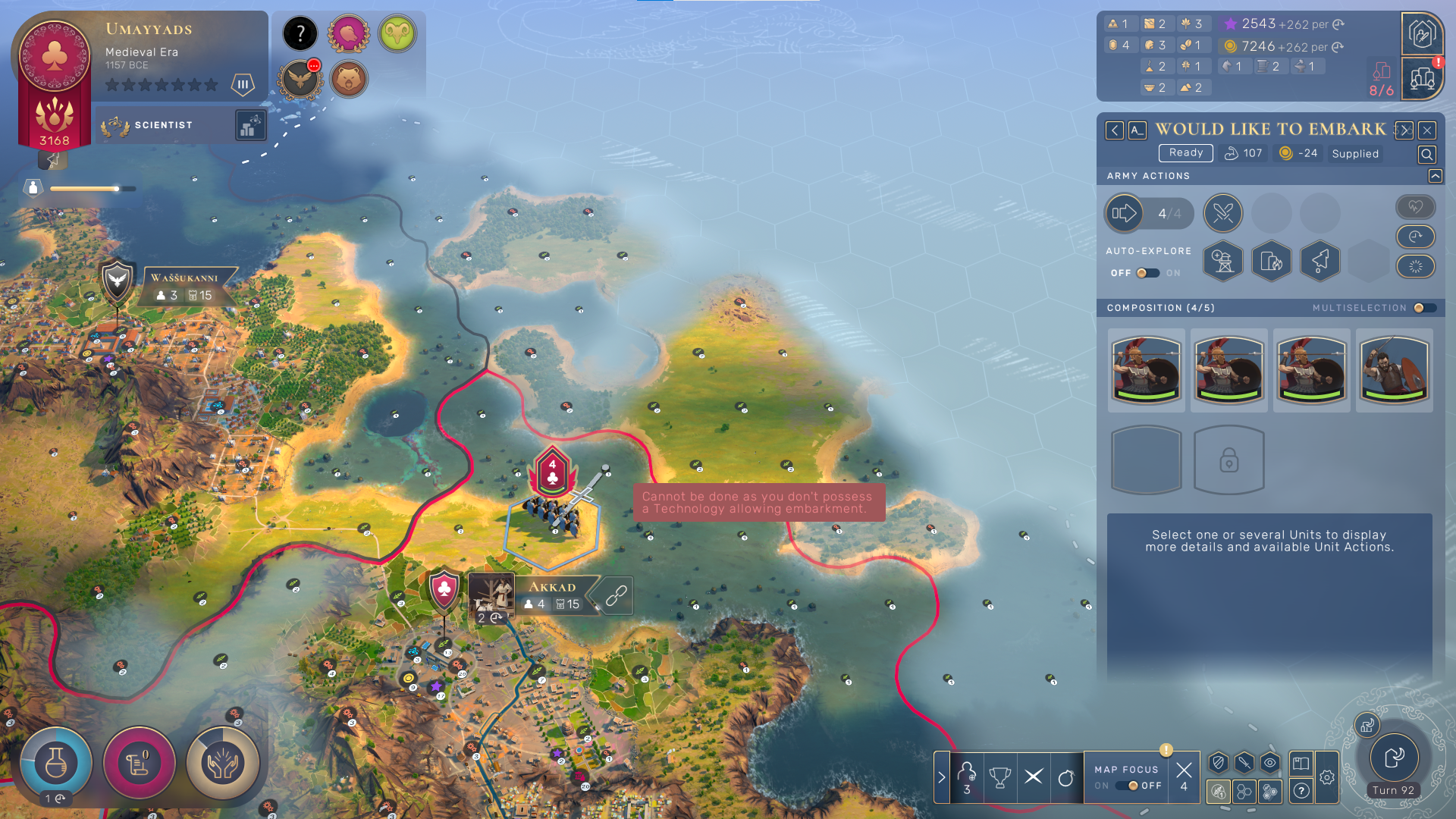Viewport: 1456px width, 819px height.
Task: Open the trophy panel in bottom bar
Action: (999, 777)
